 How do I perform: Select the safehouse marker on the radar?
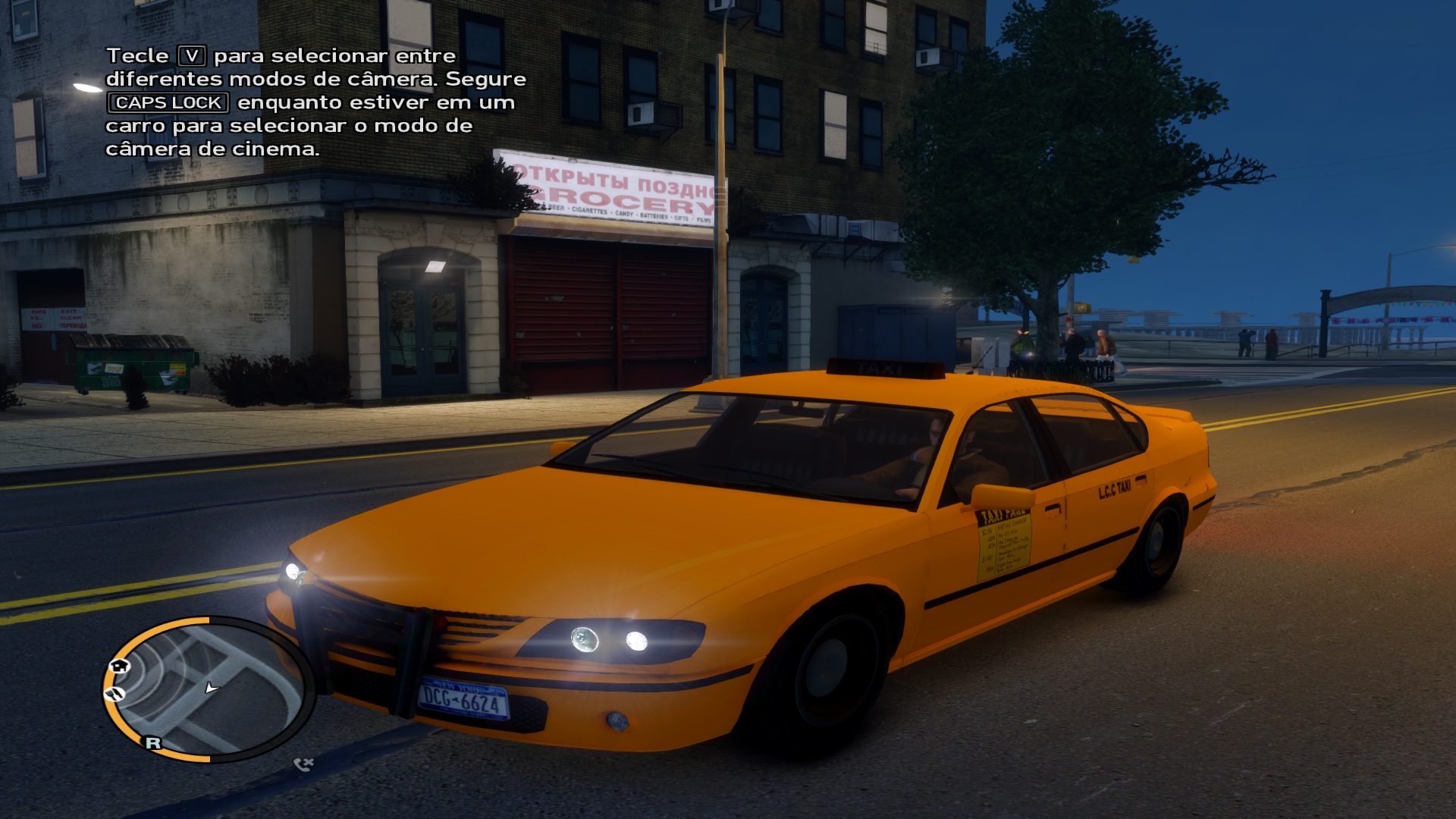coord(120,666)
